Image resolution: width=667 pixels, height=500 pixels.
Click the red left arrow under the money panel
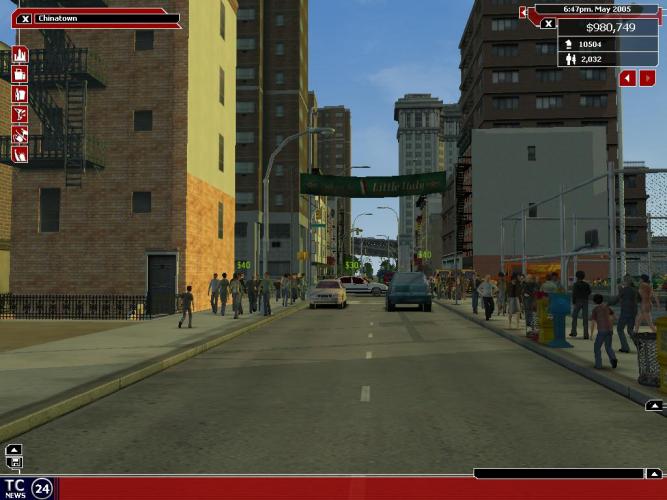[627, 78]
